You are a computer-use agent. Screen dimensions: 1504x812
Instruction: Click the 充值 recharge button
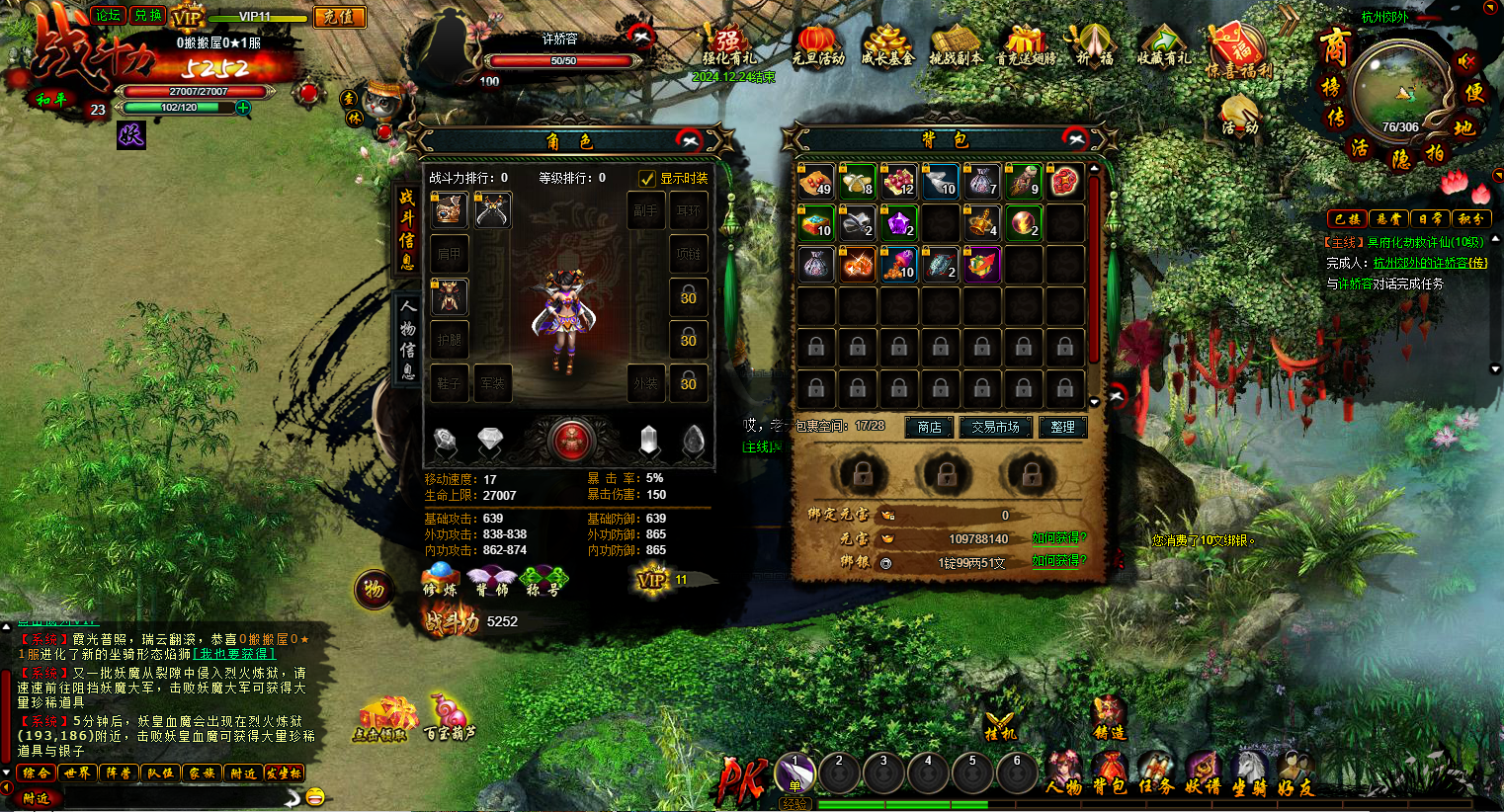point(339,17)
